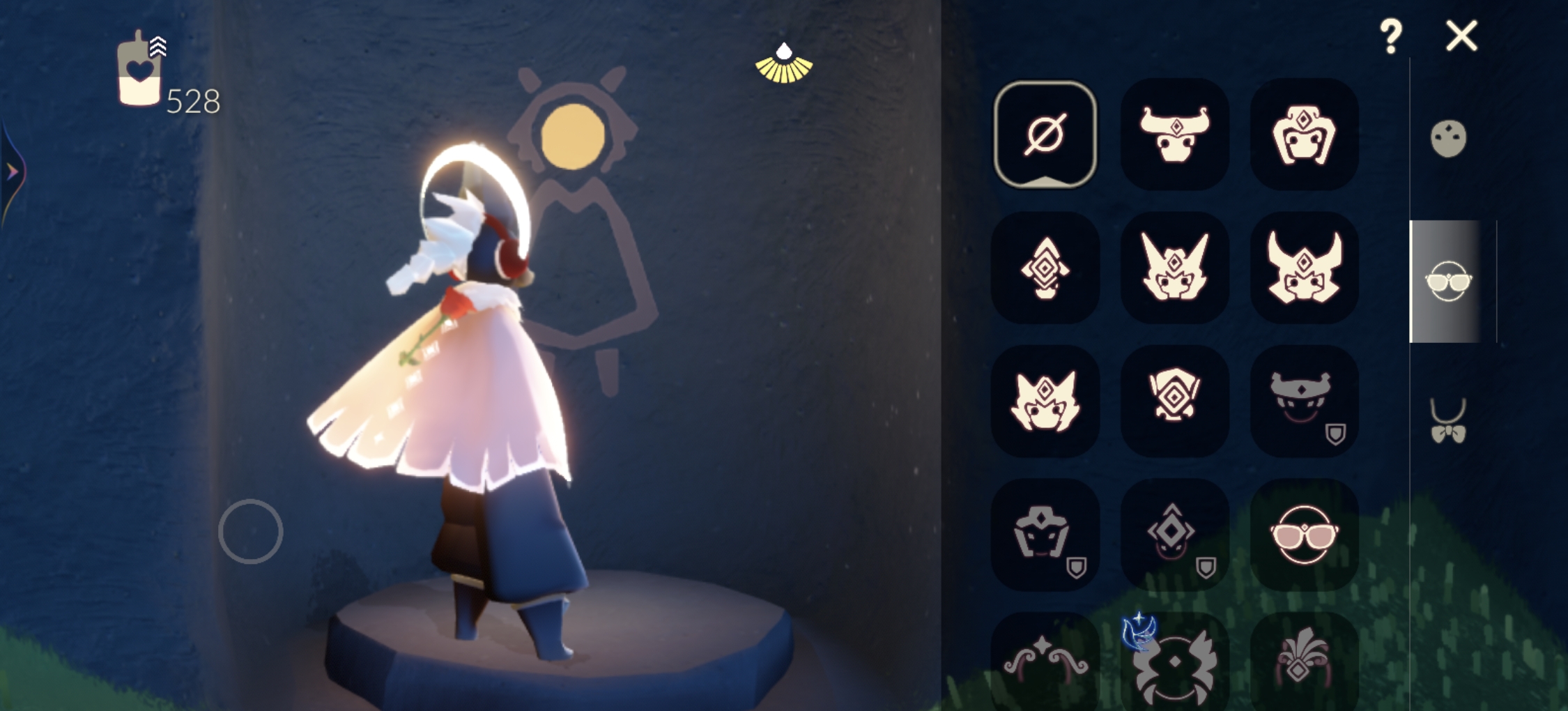Select the empty no-accessory slot
This screenshot has width=1568, height=711.
pyautogui.click(x=1045, y=134)
